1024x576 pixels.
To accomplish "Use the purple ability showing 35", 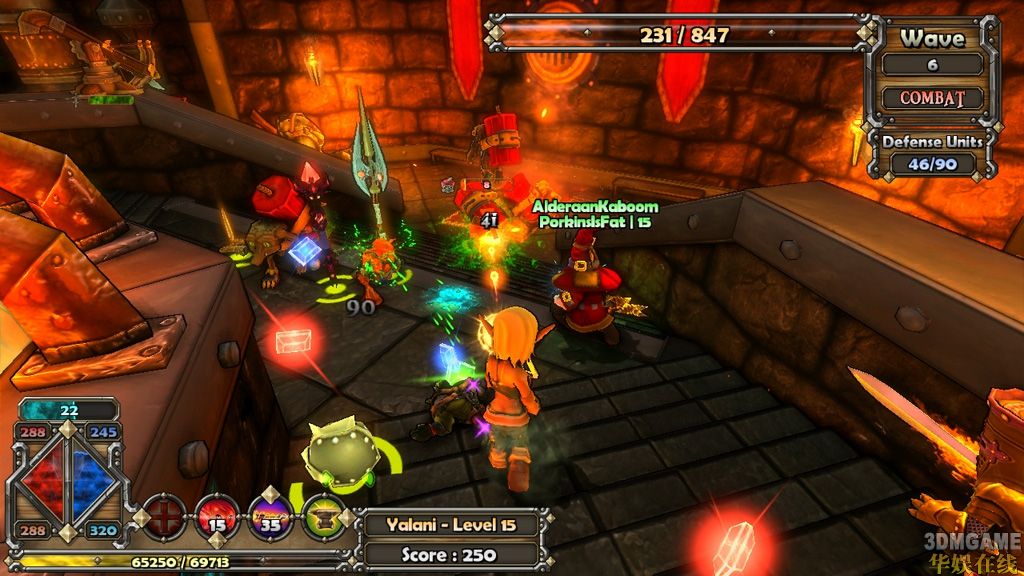I will [270, 518].
